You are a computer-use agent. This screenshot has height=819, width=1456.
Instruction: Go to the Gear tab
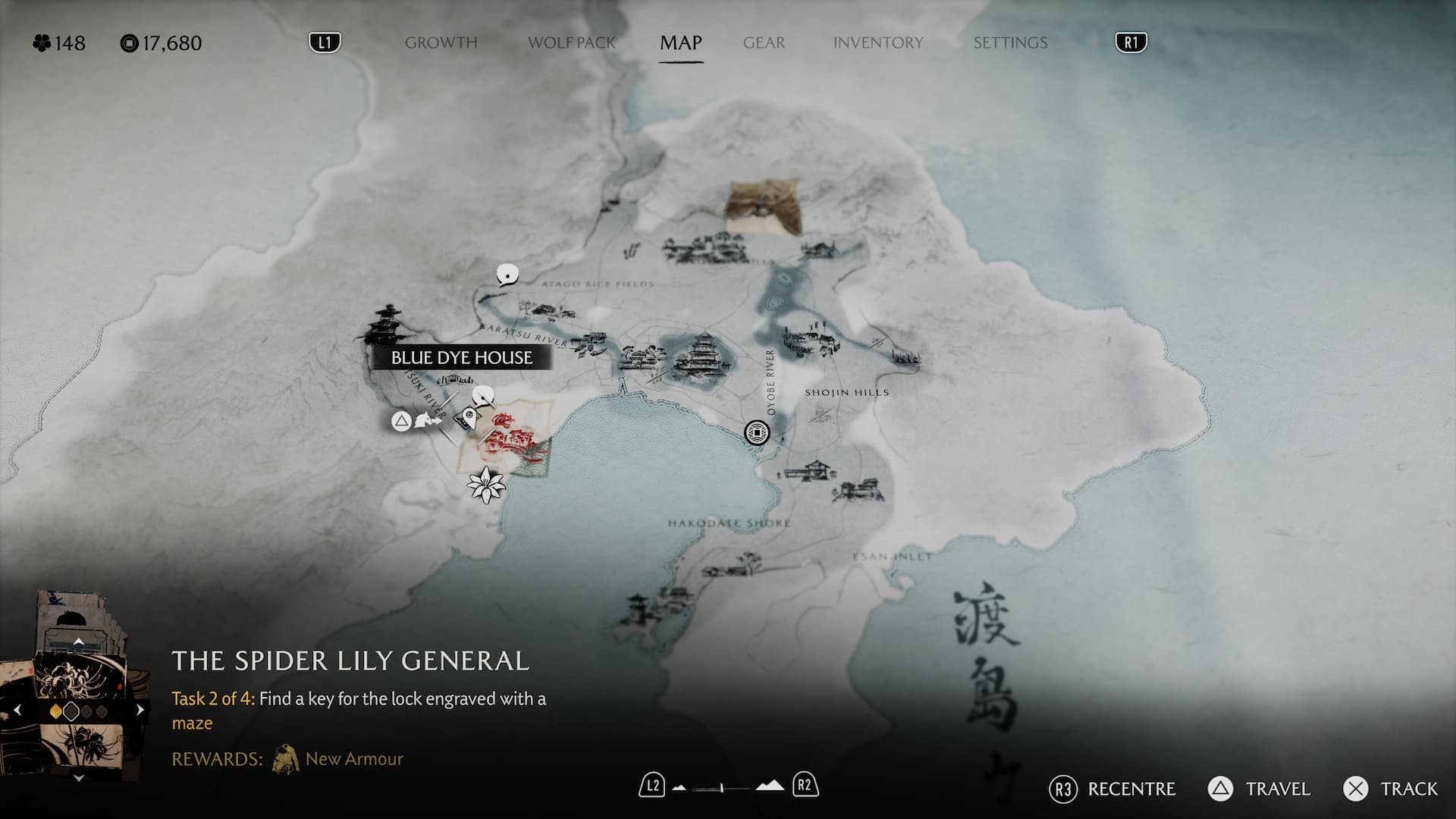point(764,43)
